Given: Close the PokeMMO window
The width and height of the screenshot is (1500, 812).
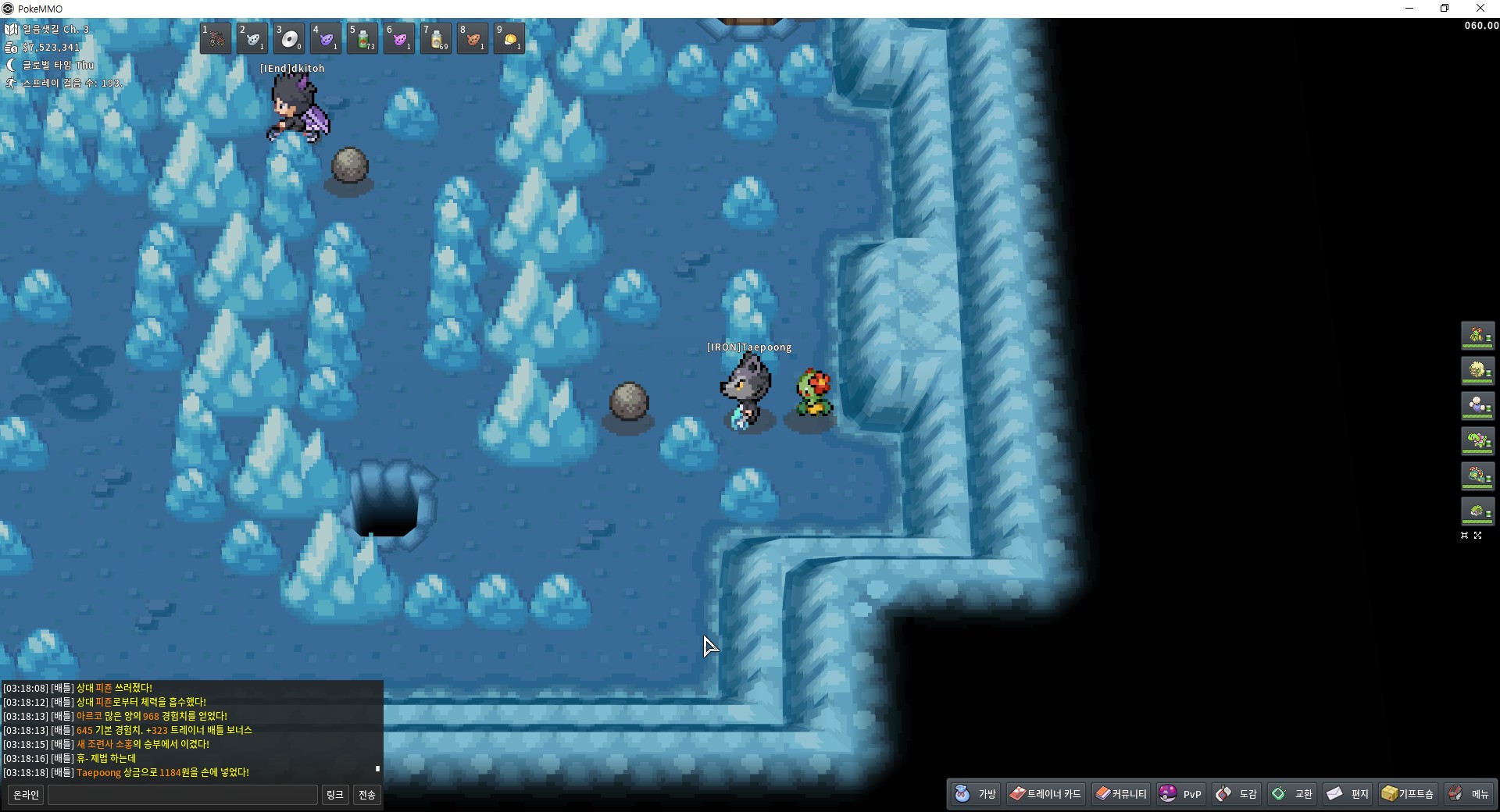Looking at the screenshot, I should pos(1480,9).
